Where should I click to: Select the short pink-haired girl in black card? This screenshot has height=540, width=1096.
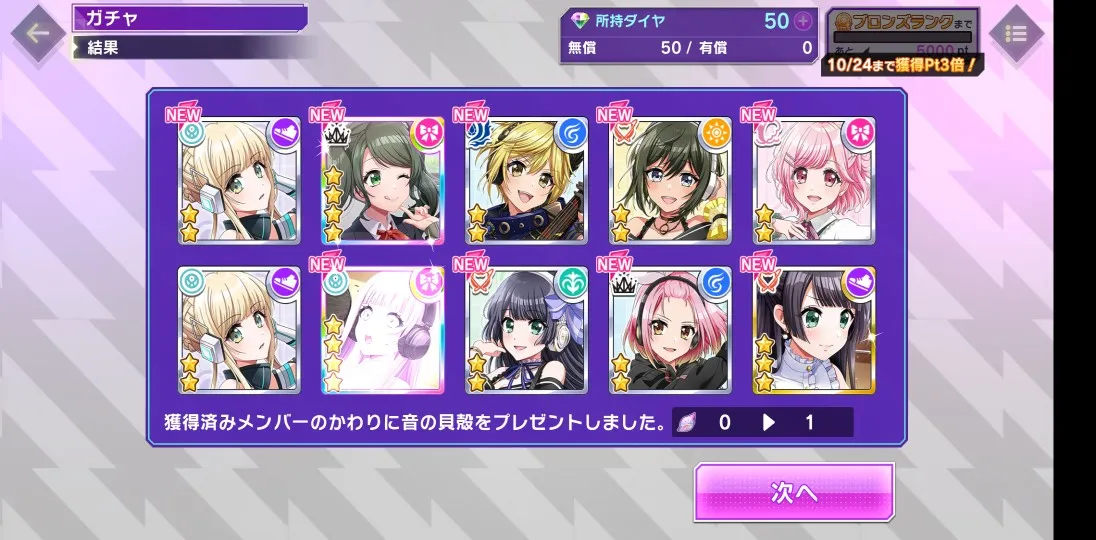click(x=671, y=329)
